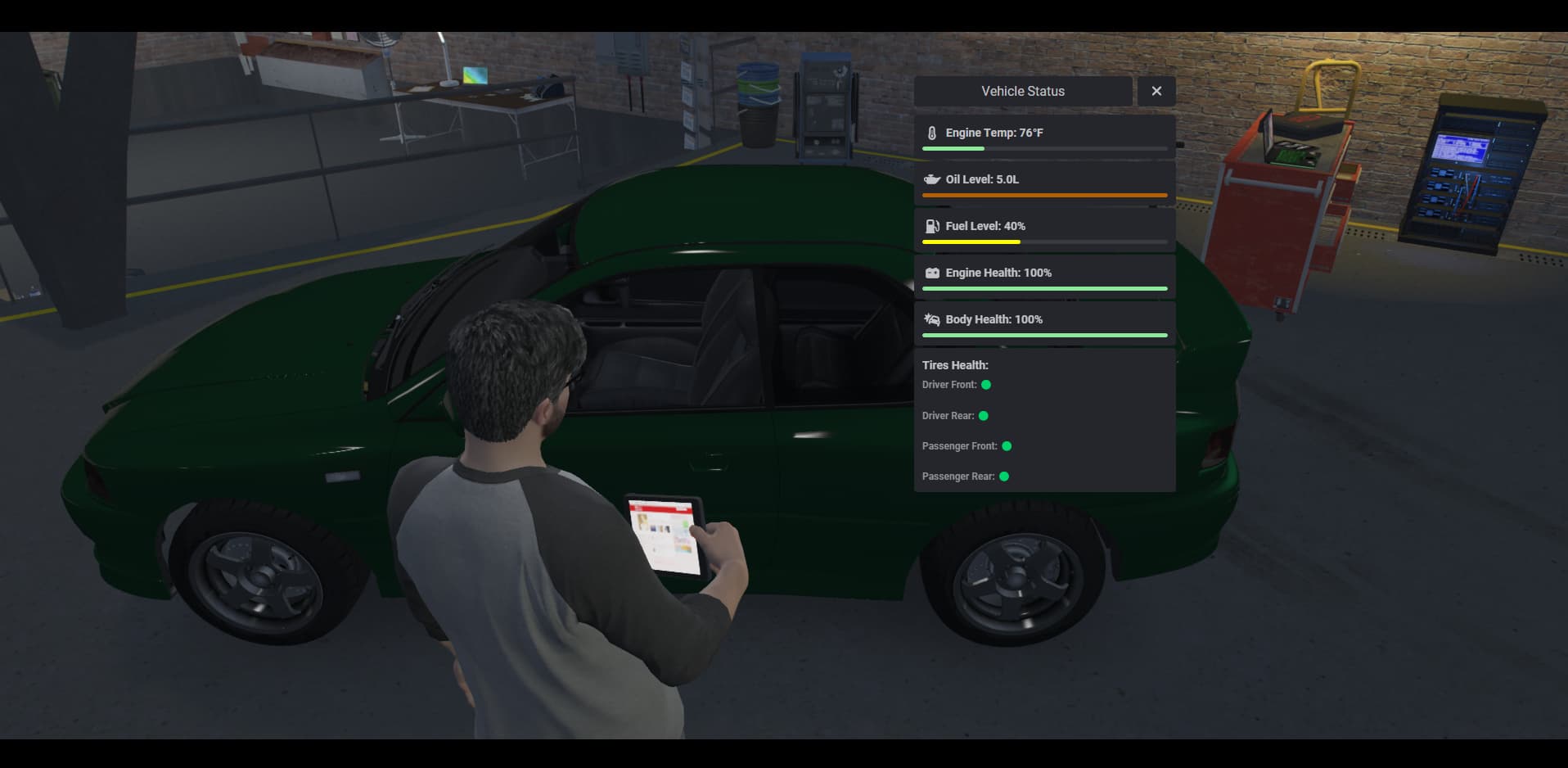Viewport: 1568px width, 768px height.
Task: Toggle the Passenger Front tire health indicator
Action: [1007, 445]
